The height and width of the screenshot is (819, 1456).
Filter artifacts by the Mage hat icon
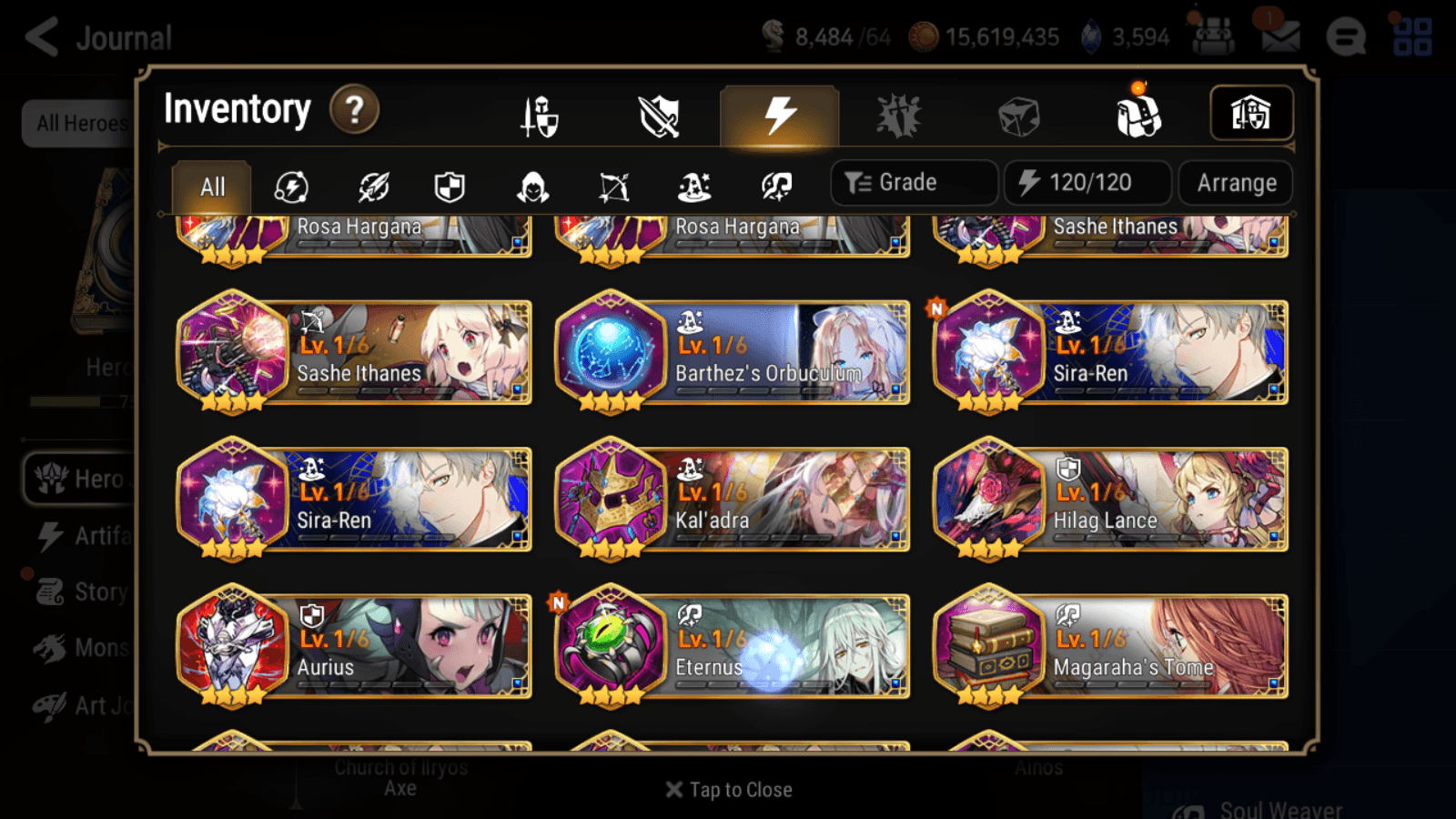pos(694,187)
